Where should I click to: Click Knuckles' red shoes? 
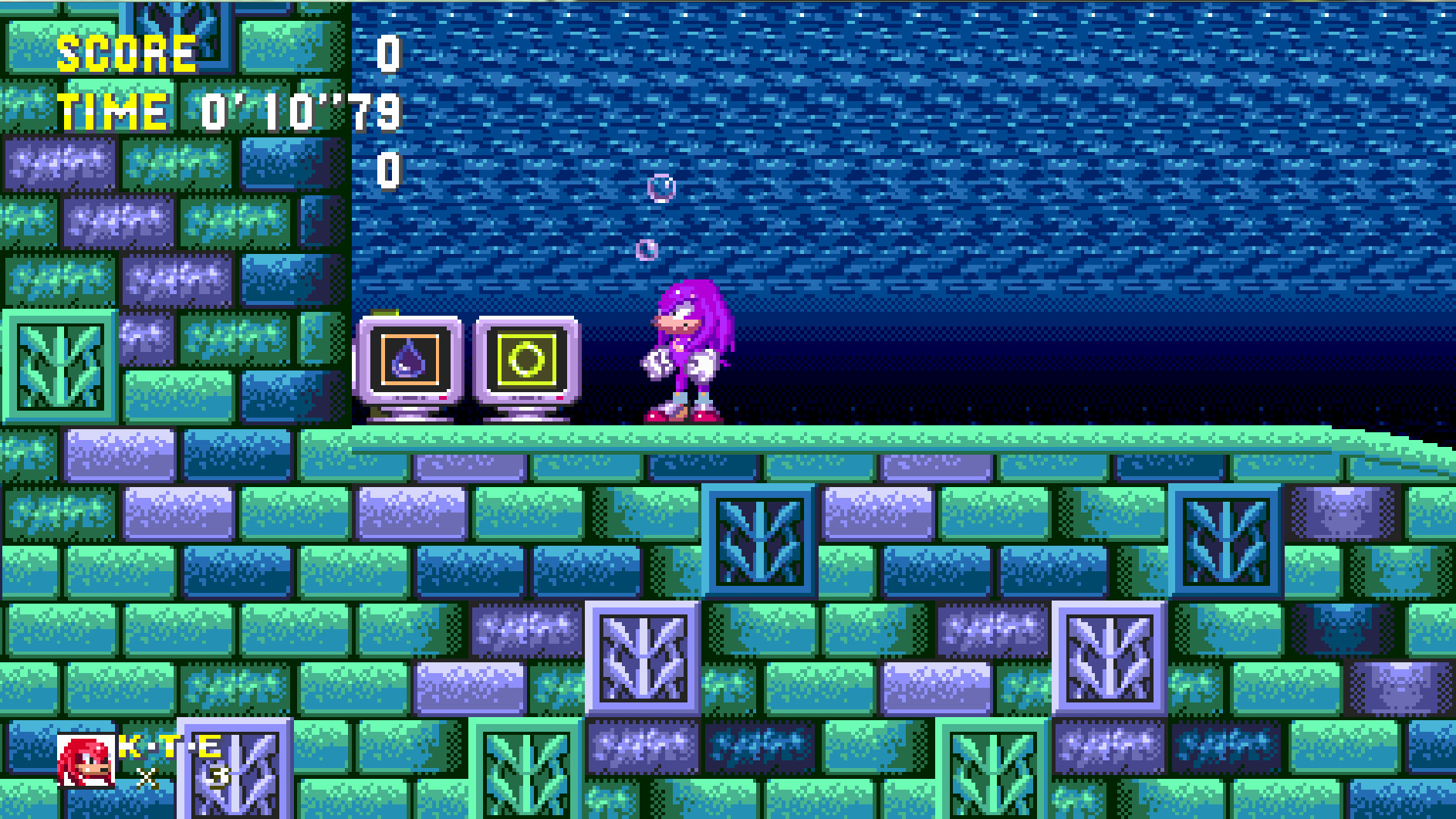tap(679, 417)
